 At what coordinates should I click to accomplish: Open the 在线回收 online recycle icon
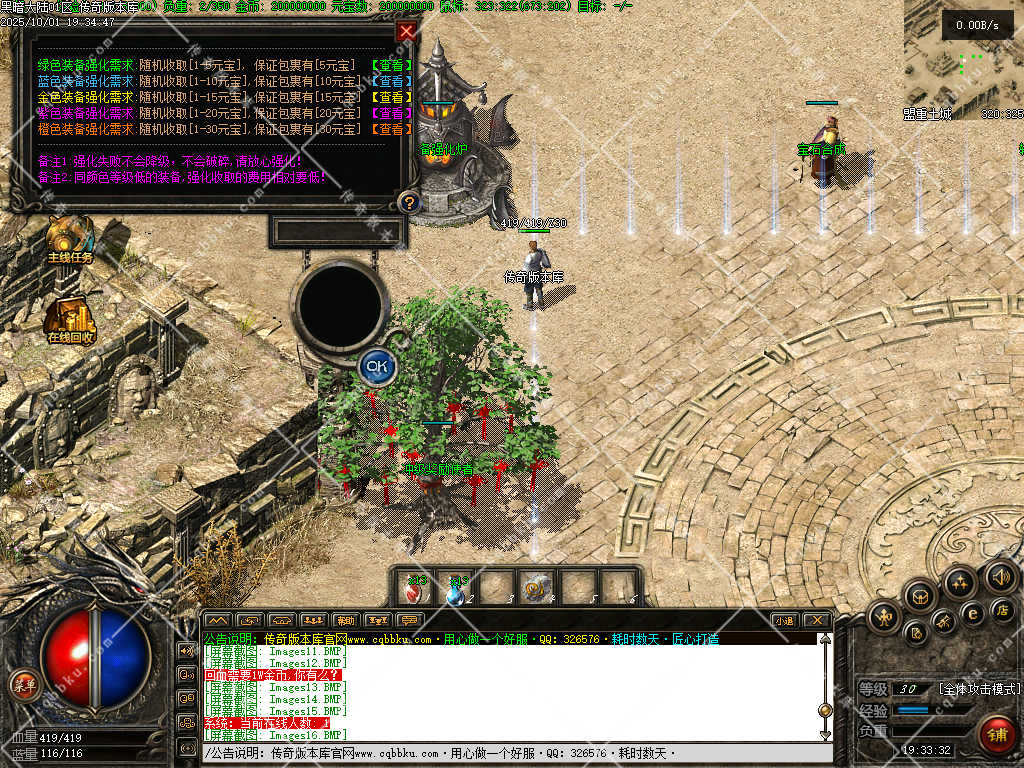tap(70, 318)
